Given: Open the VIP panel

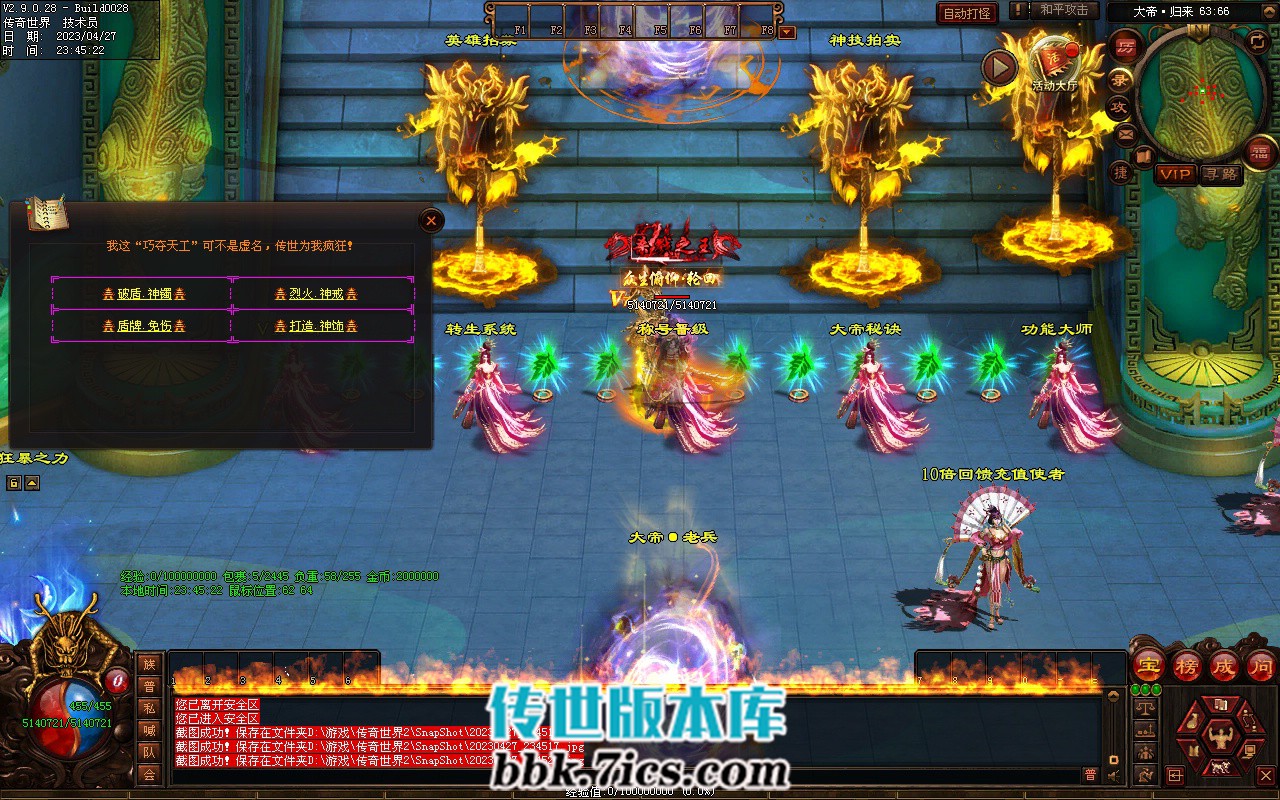Looking at the screenshot, I should coord(1175,174).
